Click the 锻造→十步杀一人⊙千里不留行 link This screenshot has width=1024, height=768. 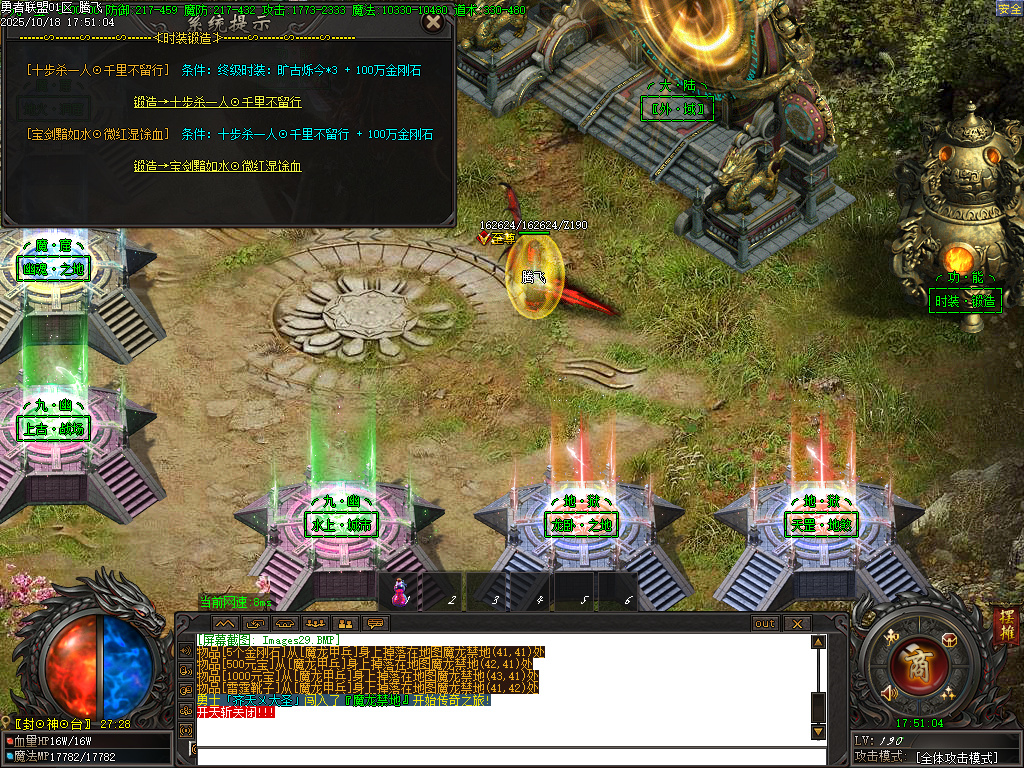217,102
